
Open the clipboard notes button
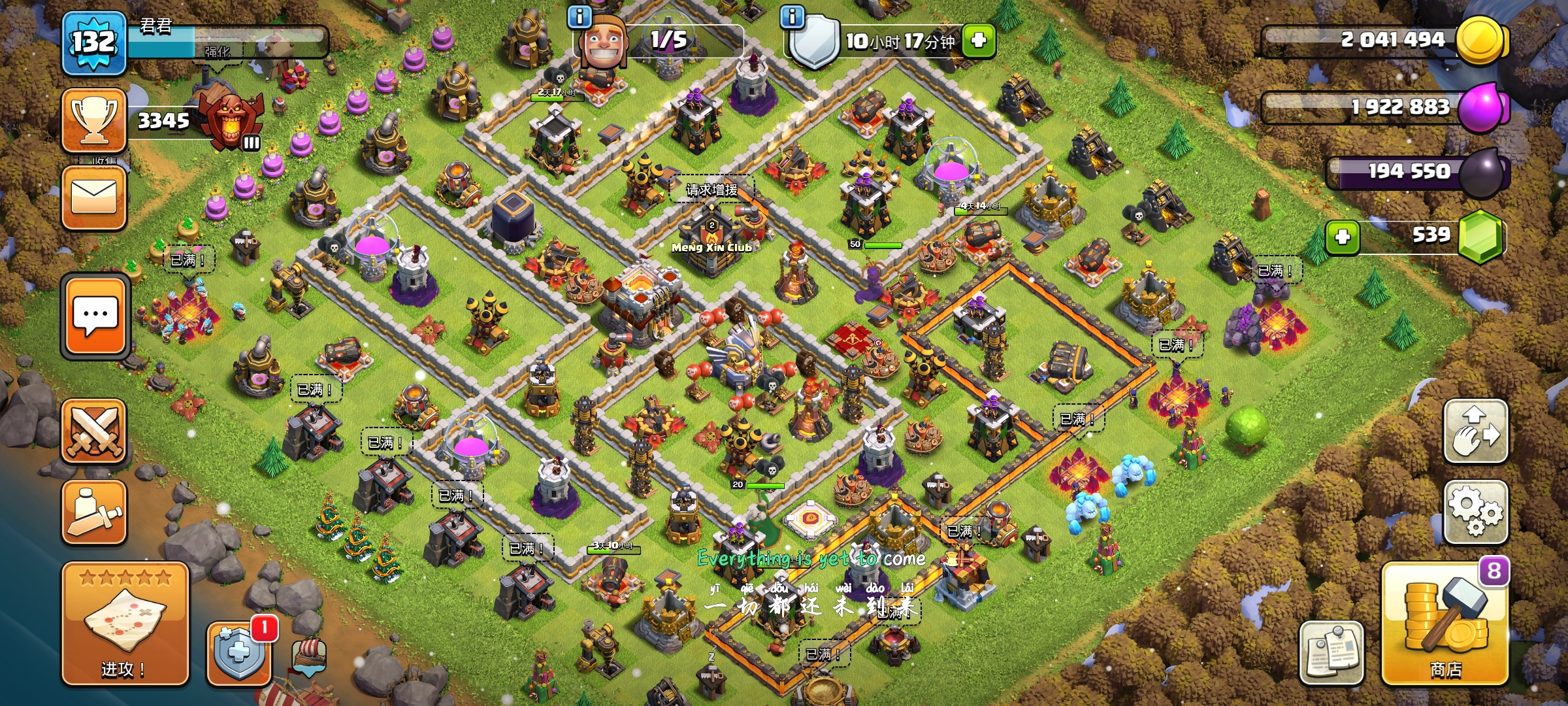point(1331,652)
